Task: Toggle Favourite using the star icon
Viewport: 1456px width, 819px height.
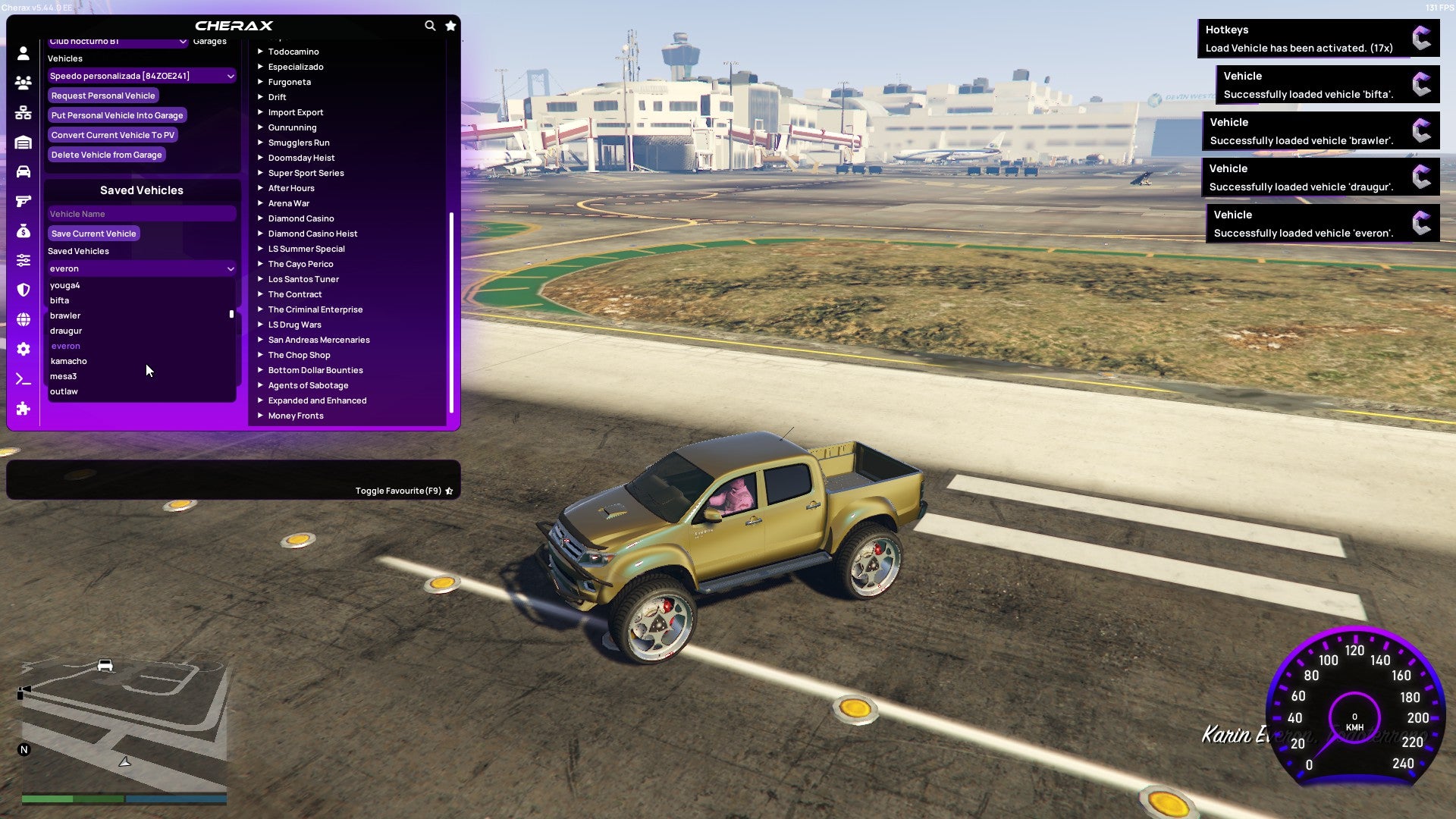Action: coord(449,490)
